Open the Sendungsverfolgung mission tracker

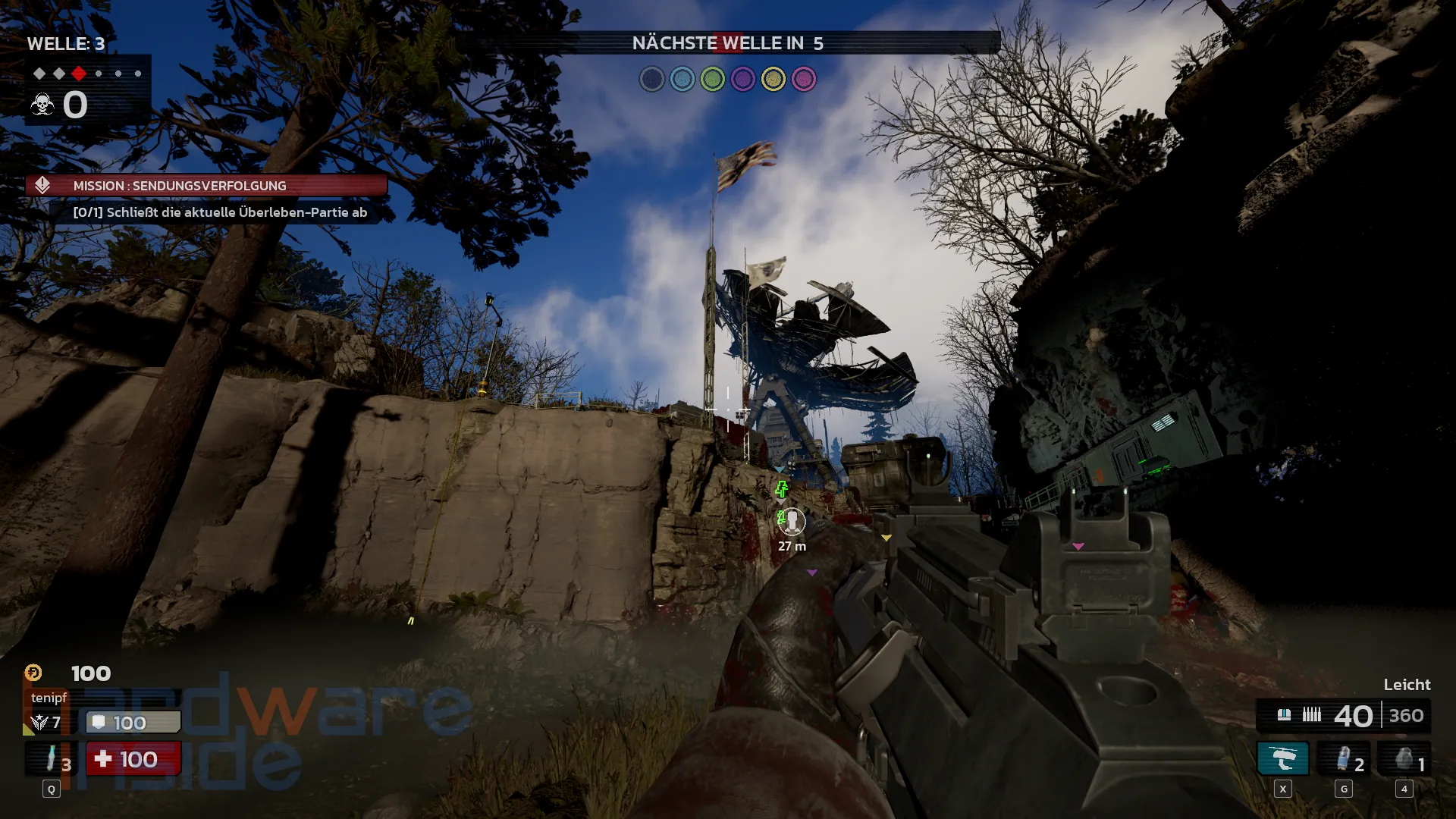point(206,186)
